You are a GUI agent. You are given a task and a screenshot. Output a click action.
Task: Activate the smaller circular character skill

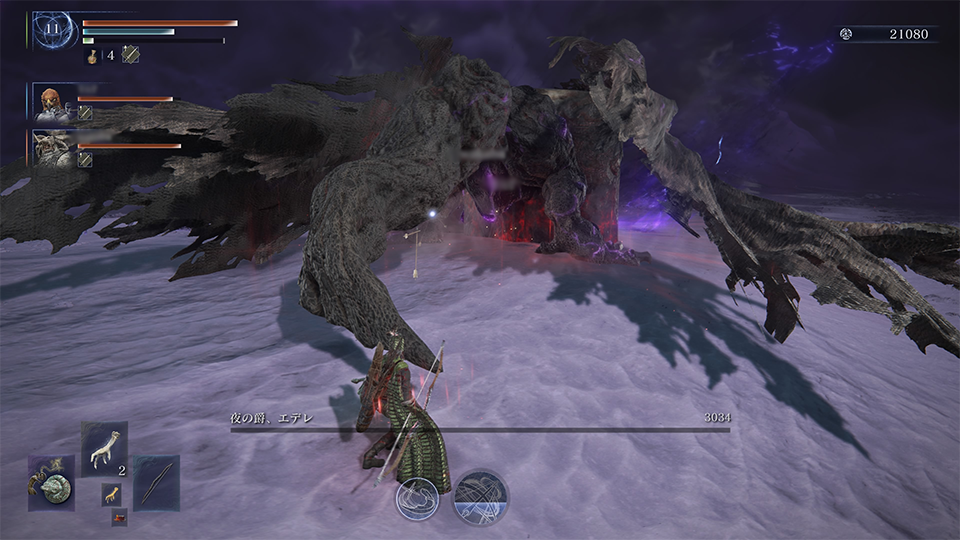(x=418, y=497)
